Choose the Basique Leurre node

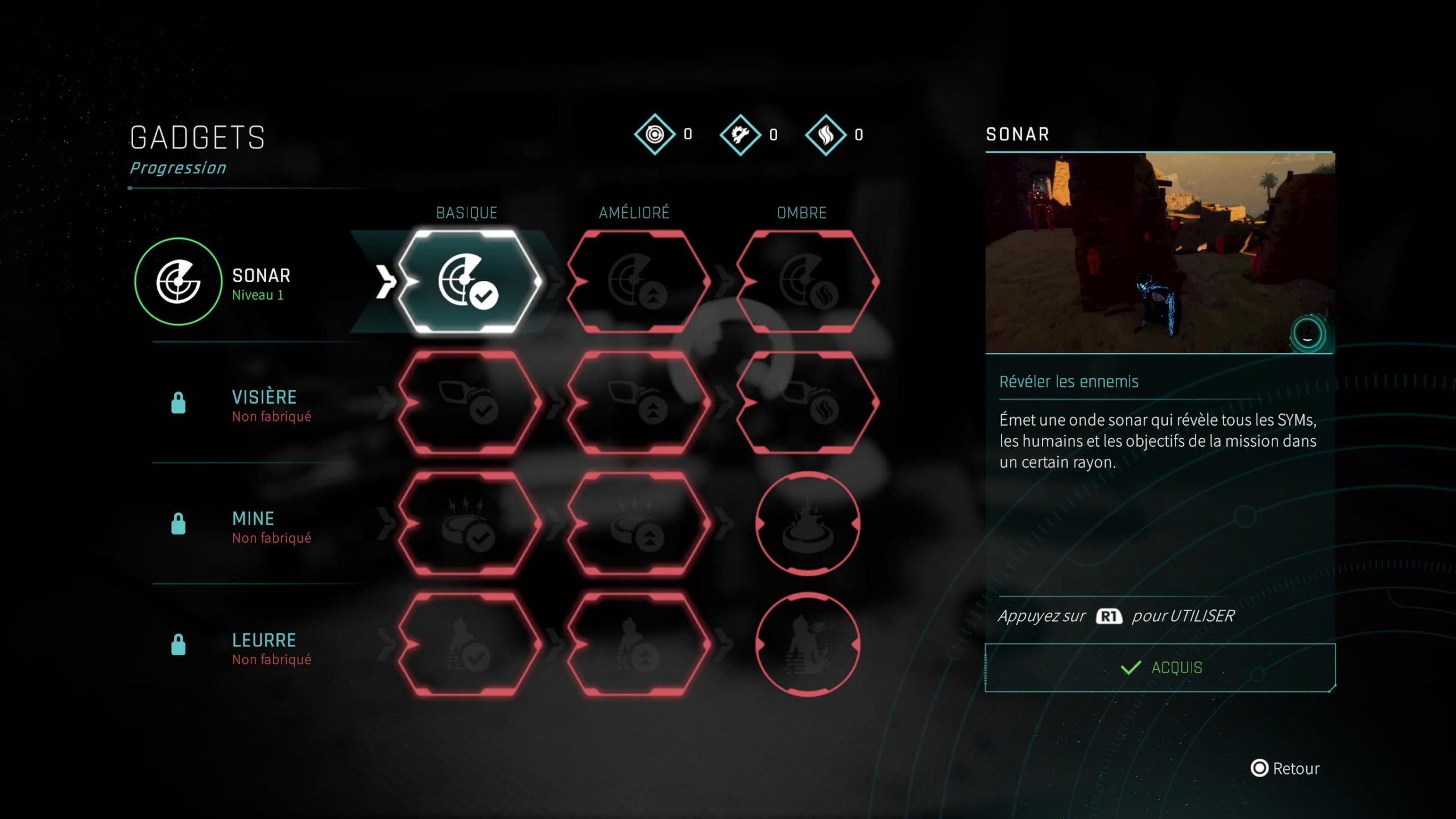468,645
